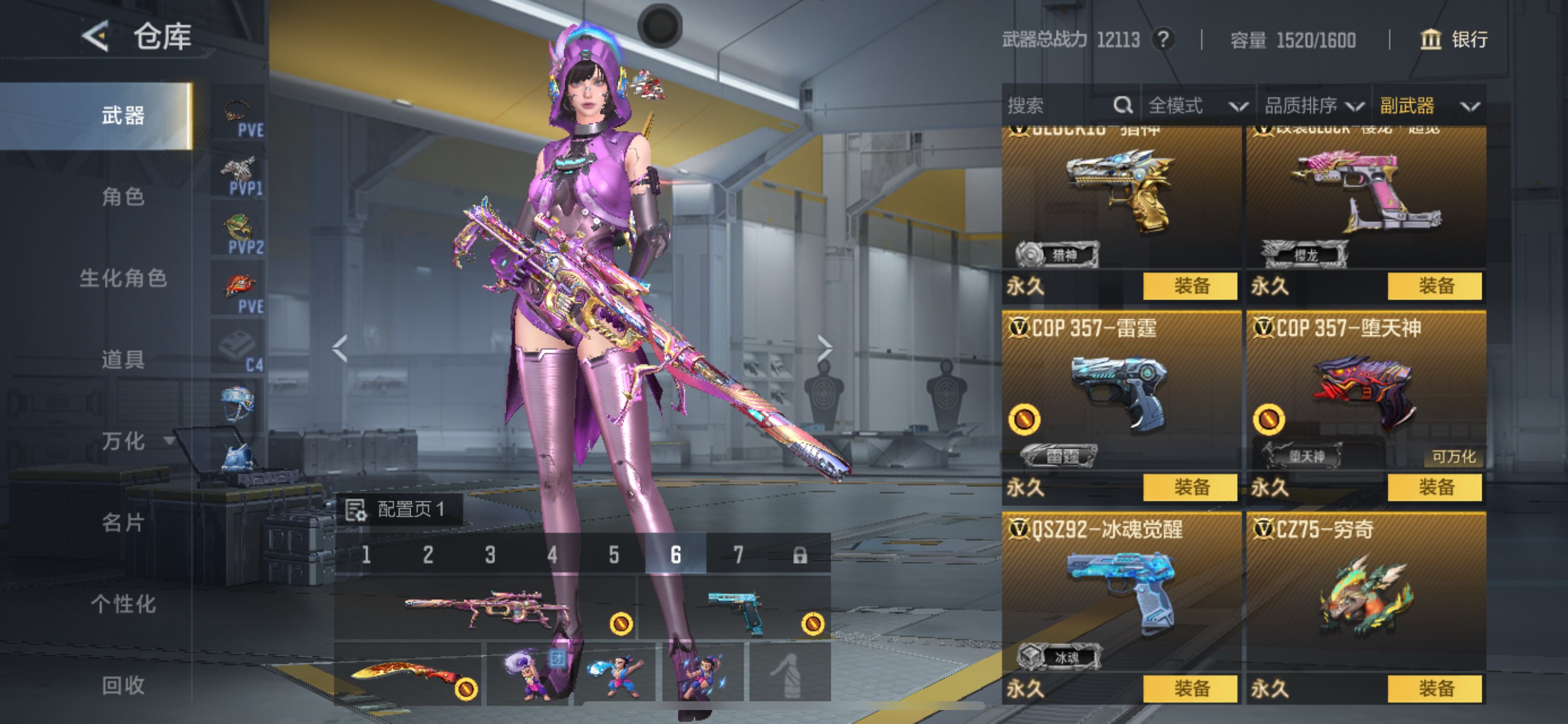Equip the QSZ92-冰魂觉醒 pistol
Viewport: 1568px width, 724px height.
coord(1190,688)
